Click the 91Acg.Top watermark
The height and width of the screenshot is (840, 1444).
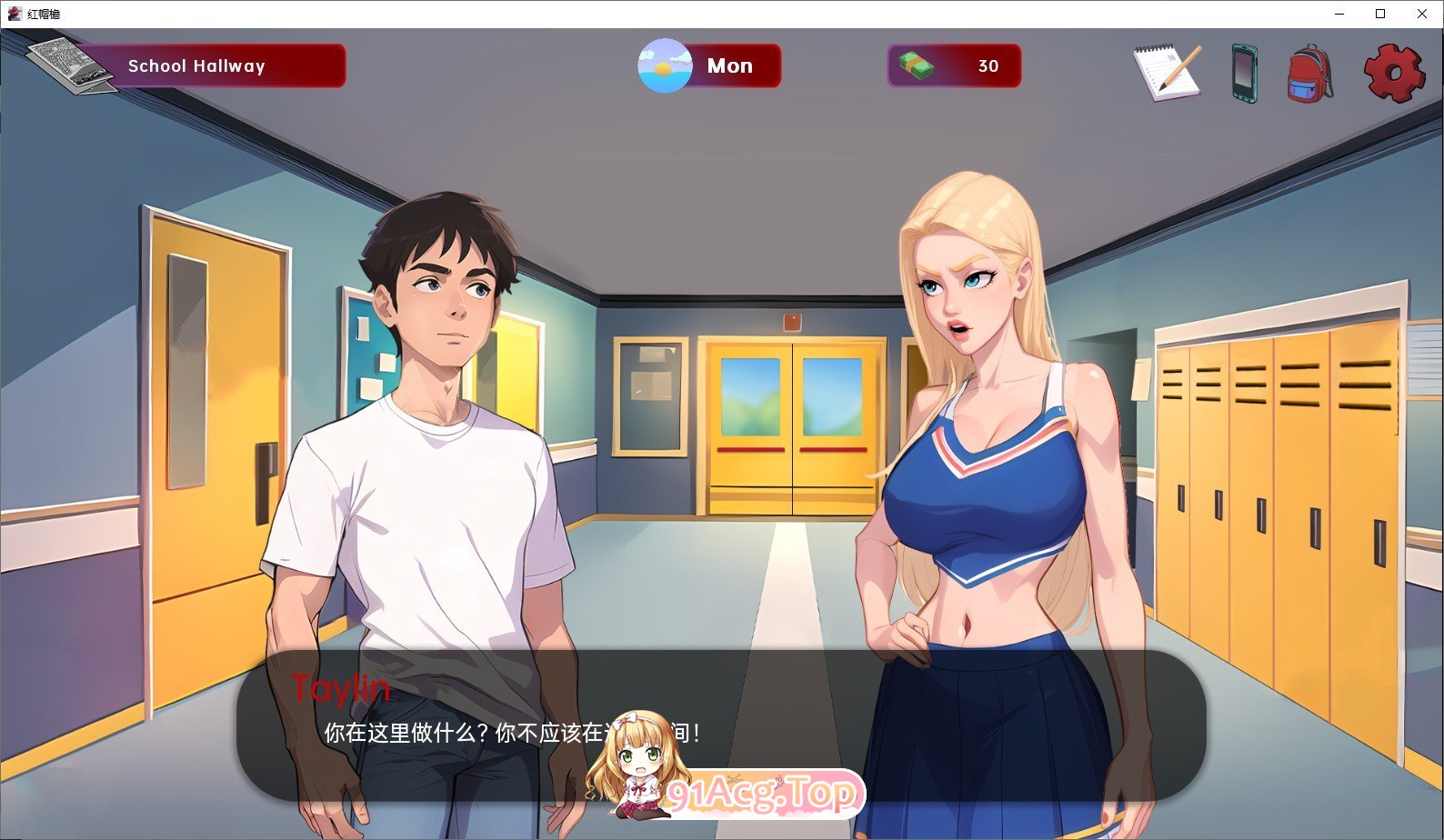765,793
